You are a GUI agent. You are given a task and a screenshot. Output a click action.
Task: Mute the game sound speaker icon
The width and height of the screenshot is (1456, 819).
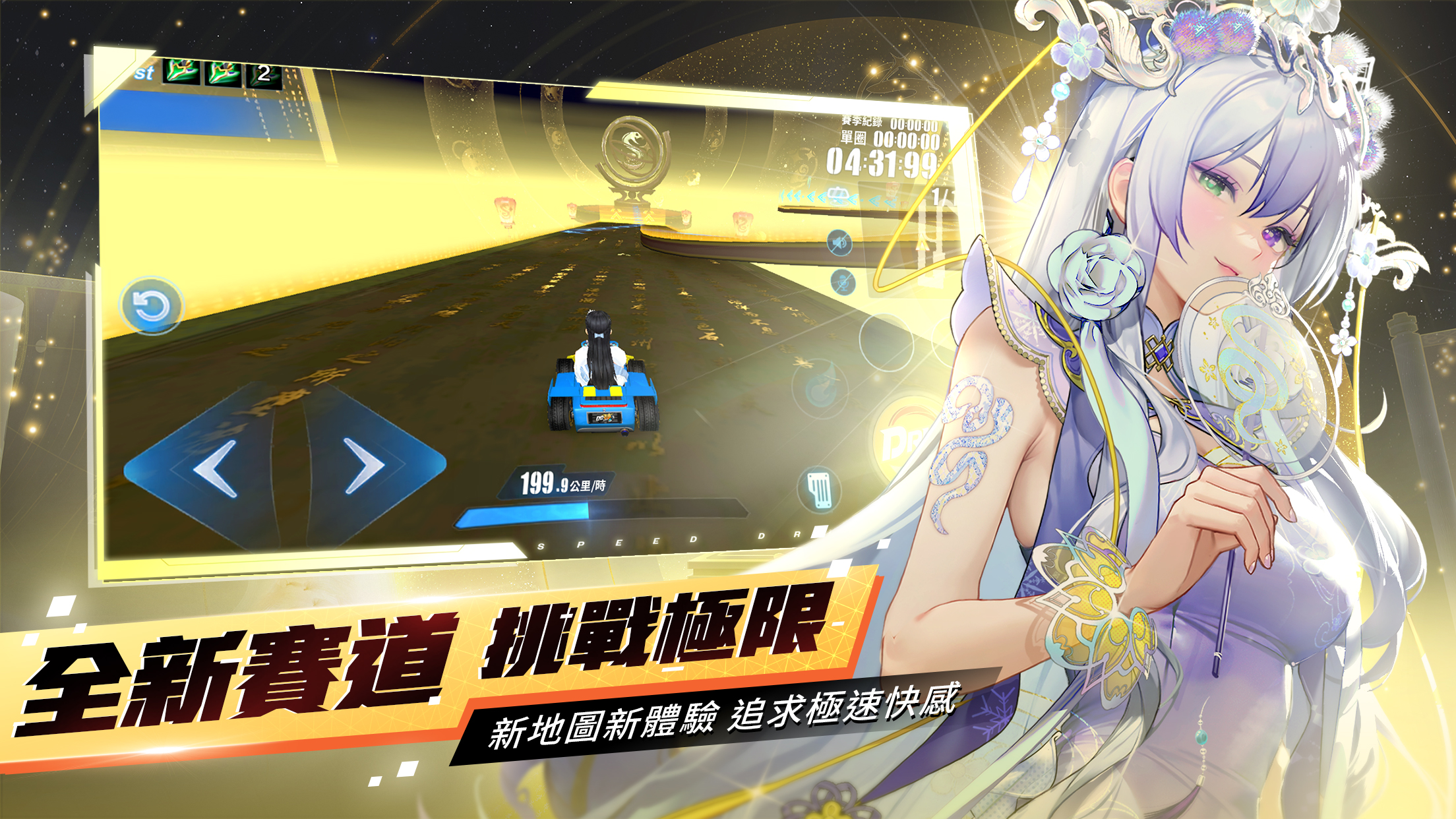pyautogui.click(x=840, y=243)
